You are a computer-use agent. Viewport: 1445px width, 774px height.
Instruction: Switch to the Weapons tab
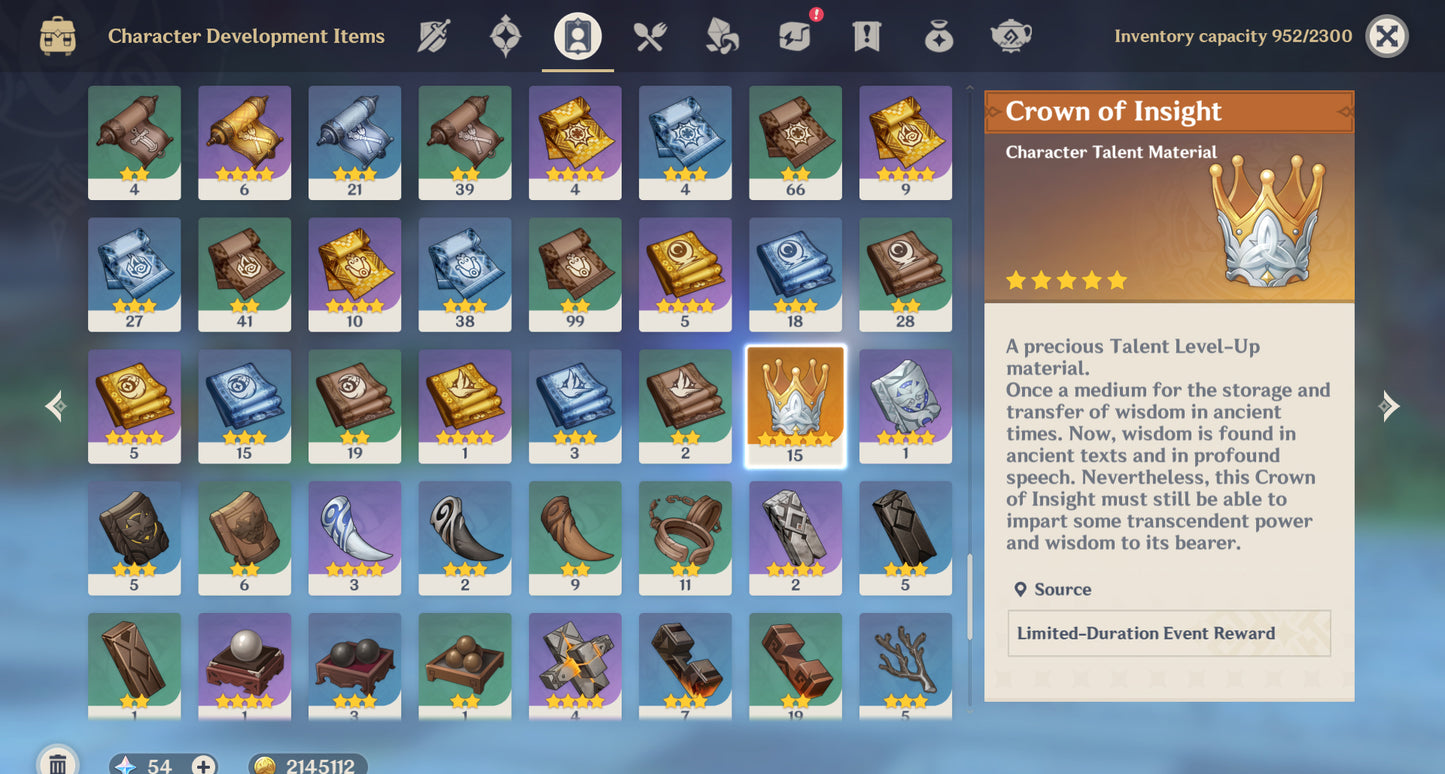click(433, 37)
